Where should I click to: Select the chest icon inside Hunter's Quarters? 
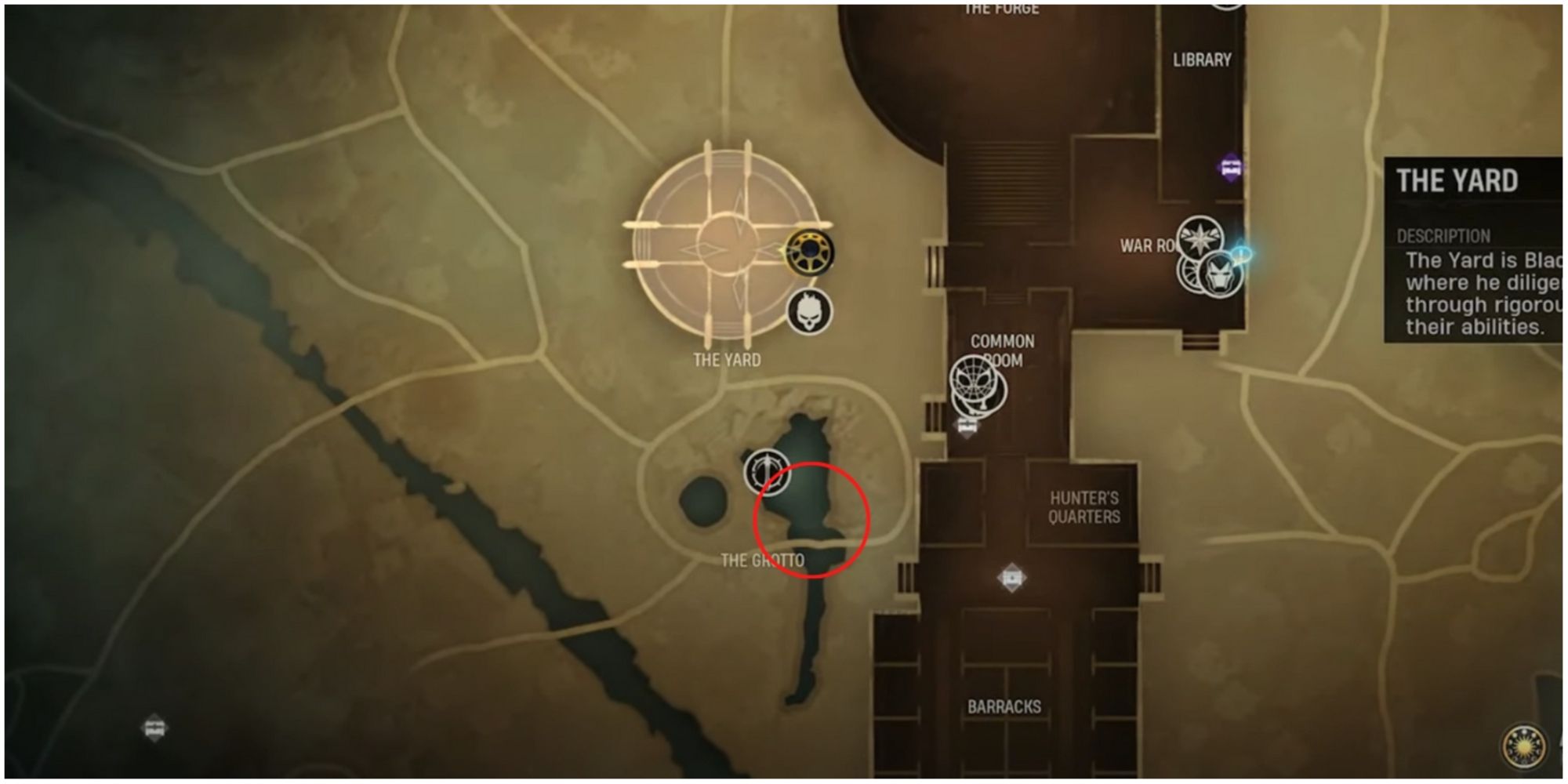coord(1011,577)
